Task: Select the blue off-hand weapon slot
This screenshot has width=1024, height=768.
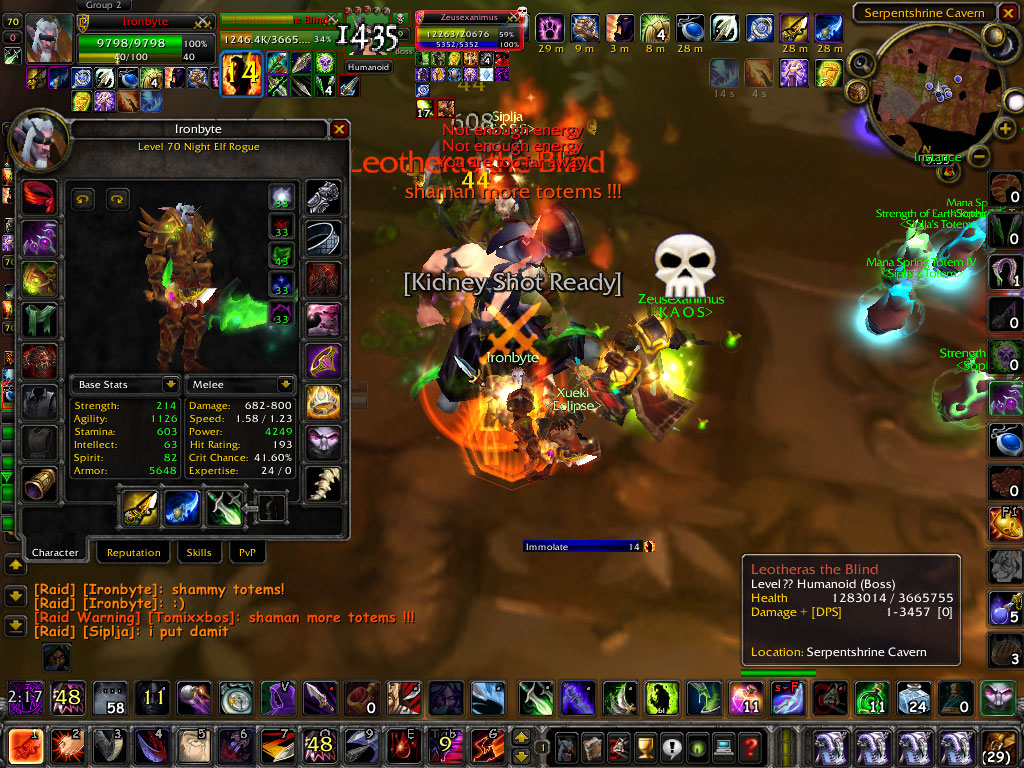Action: 182,509
